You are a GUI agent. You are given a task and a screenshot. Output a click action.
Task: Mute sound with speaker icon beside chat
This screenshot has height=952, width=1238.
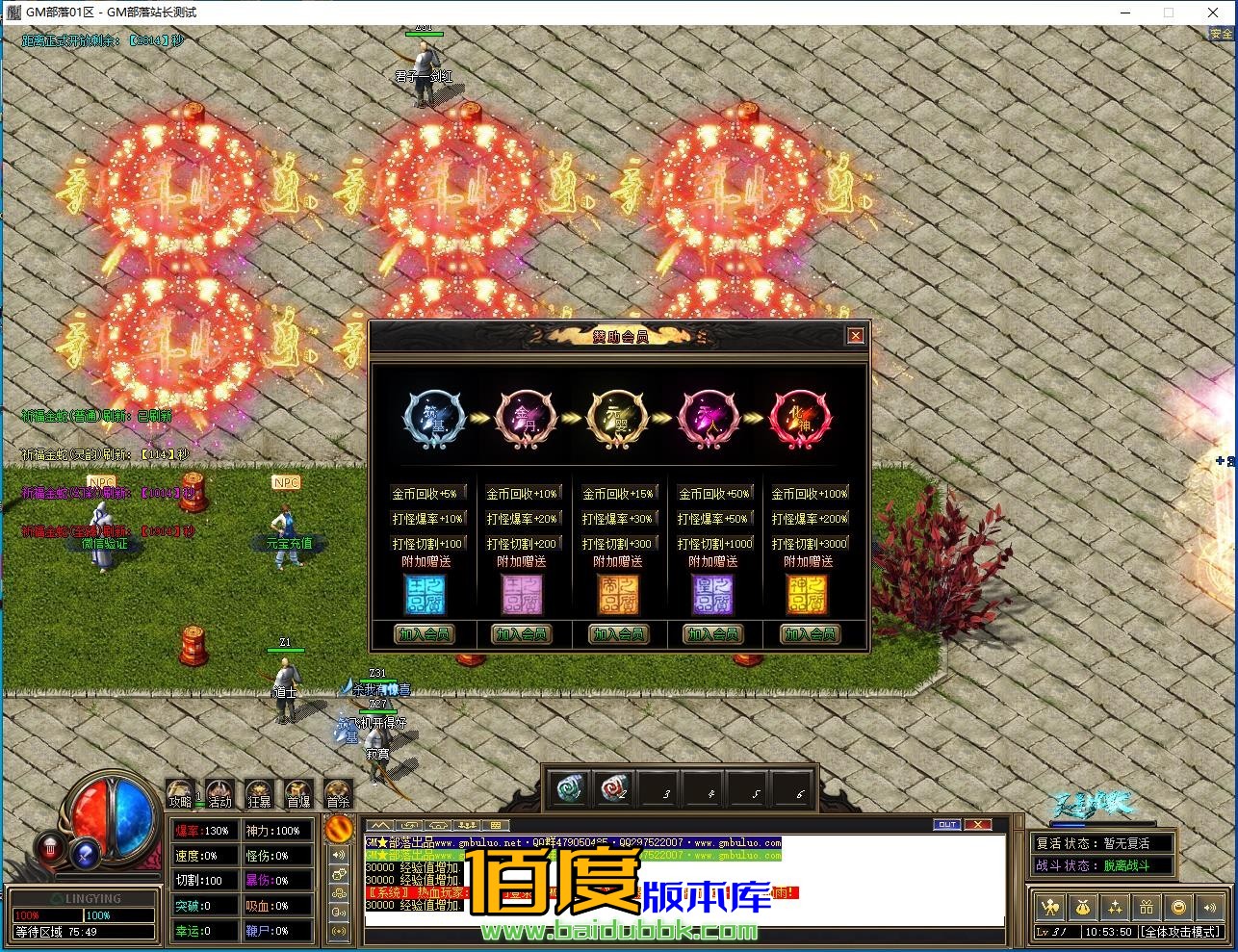point(340,856)
